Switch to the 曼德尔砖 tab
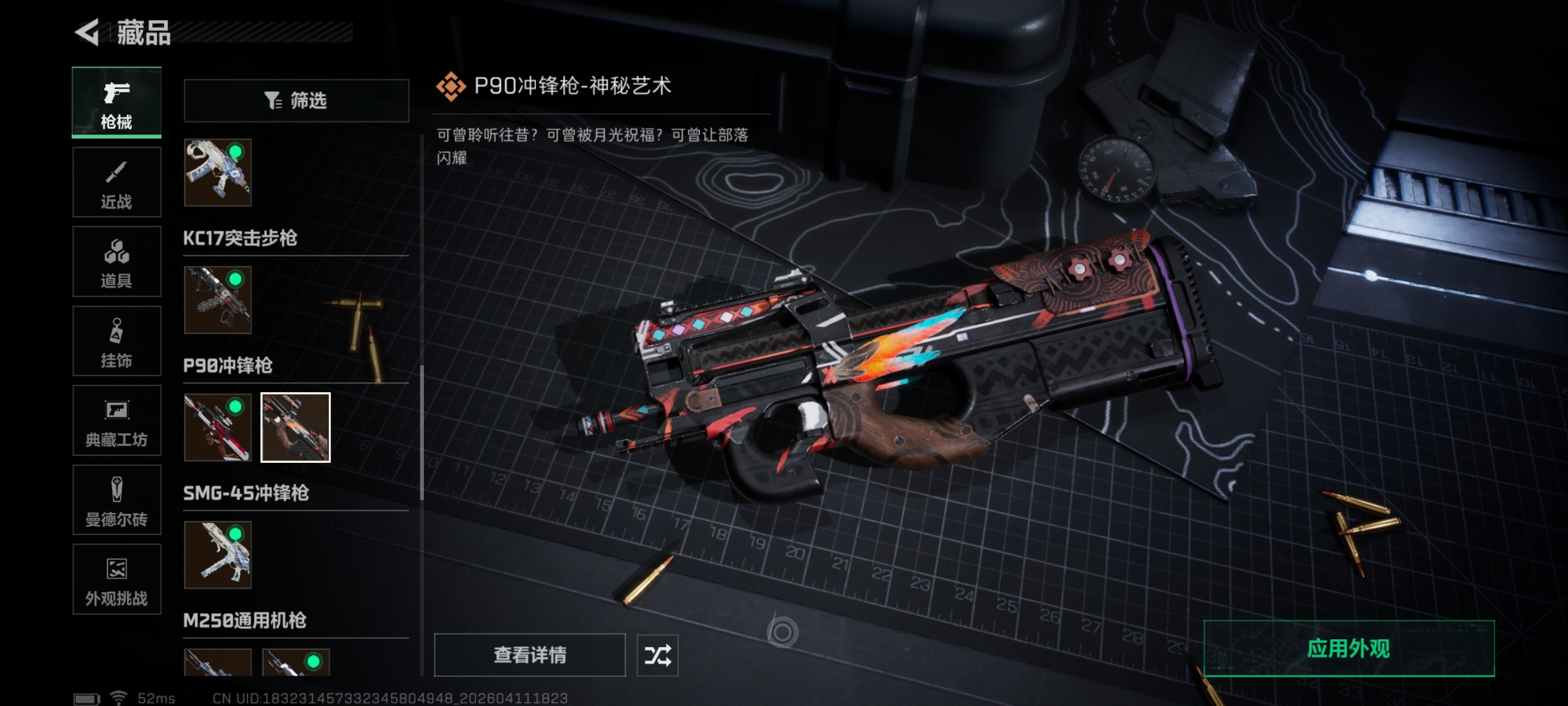Screen dimensions: 1568x706 pyautogui.click(x=116, y=500)
